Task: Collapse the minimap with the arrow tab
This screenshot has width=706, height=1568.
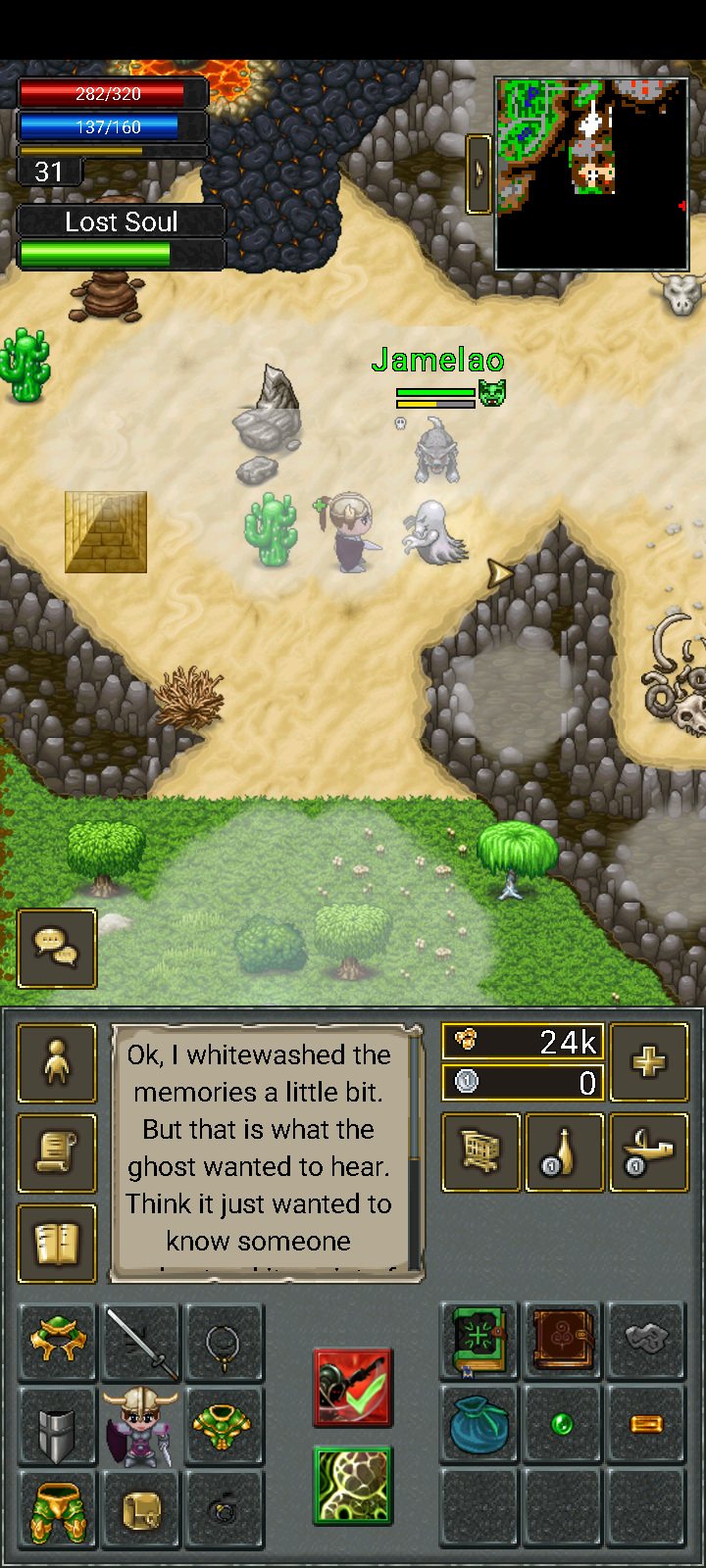Action: (x=479, y=173)
